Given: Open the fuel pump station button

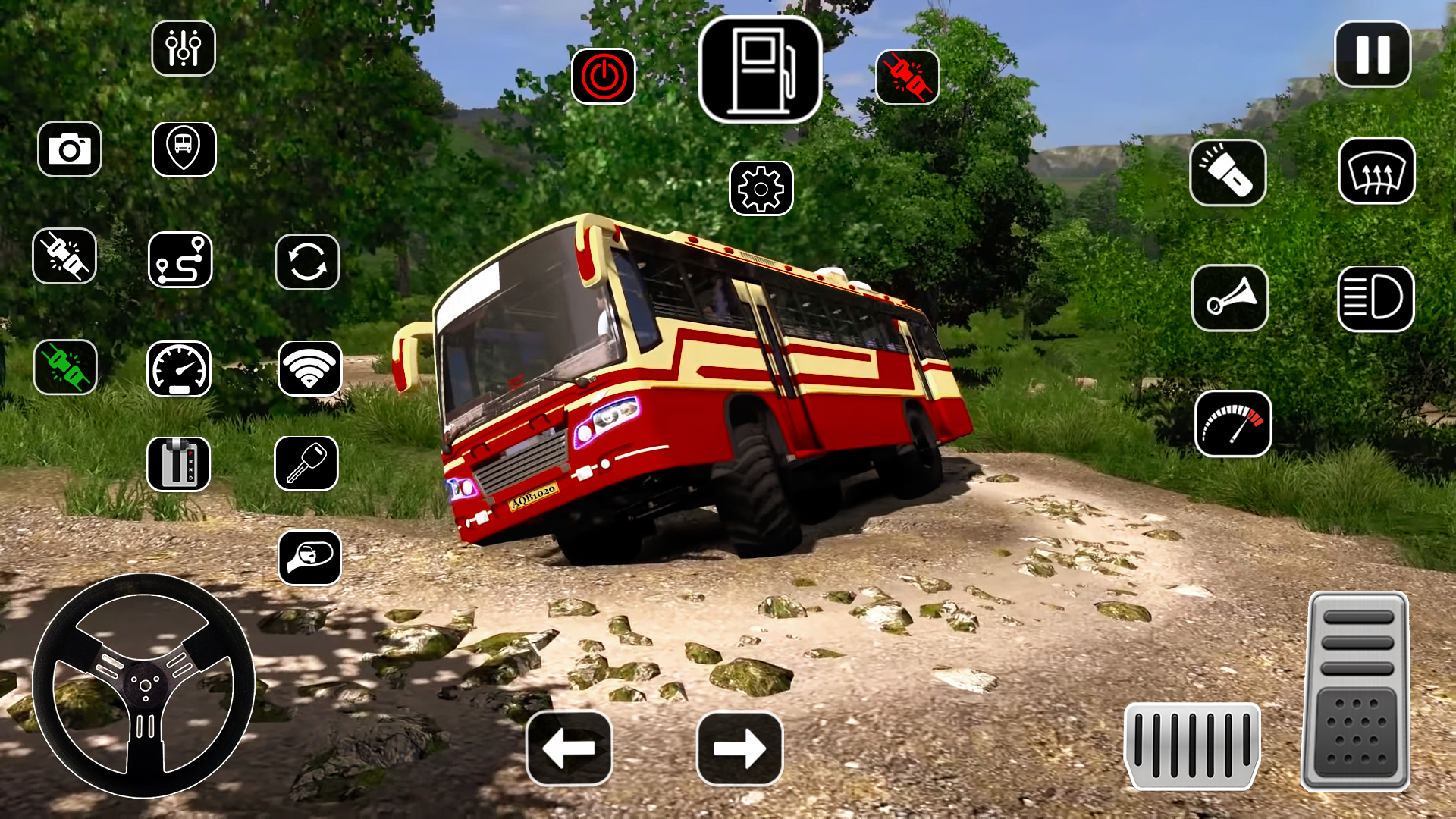Looking at the screenshot, I should point(760,70).
